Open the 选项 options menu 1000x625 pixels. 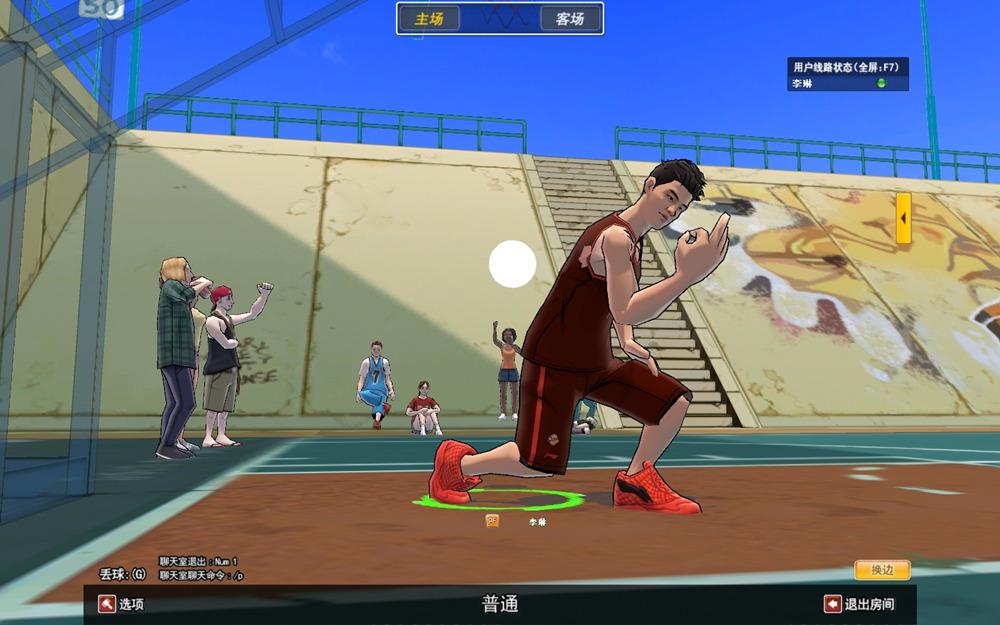121,604
